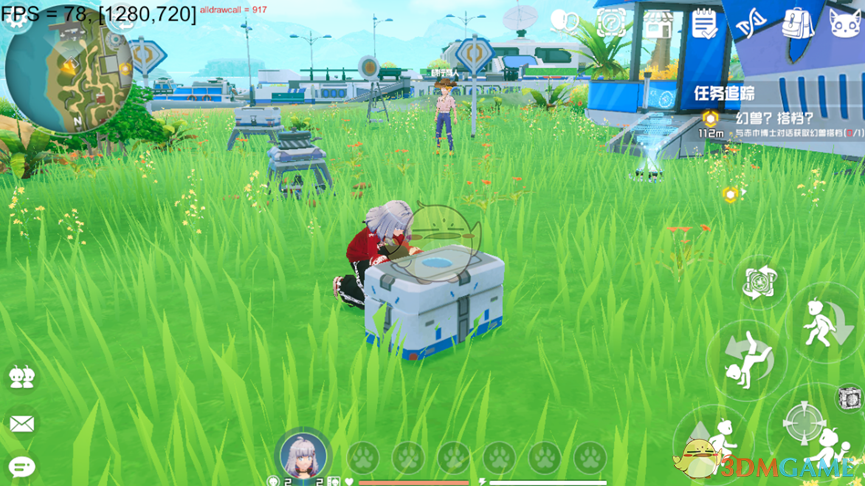Open the chat bubble
865x486 pixels.
pos(21,466)
